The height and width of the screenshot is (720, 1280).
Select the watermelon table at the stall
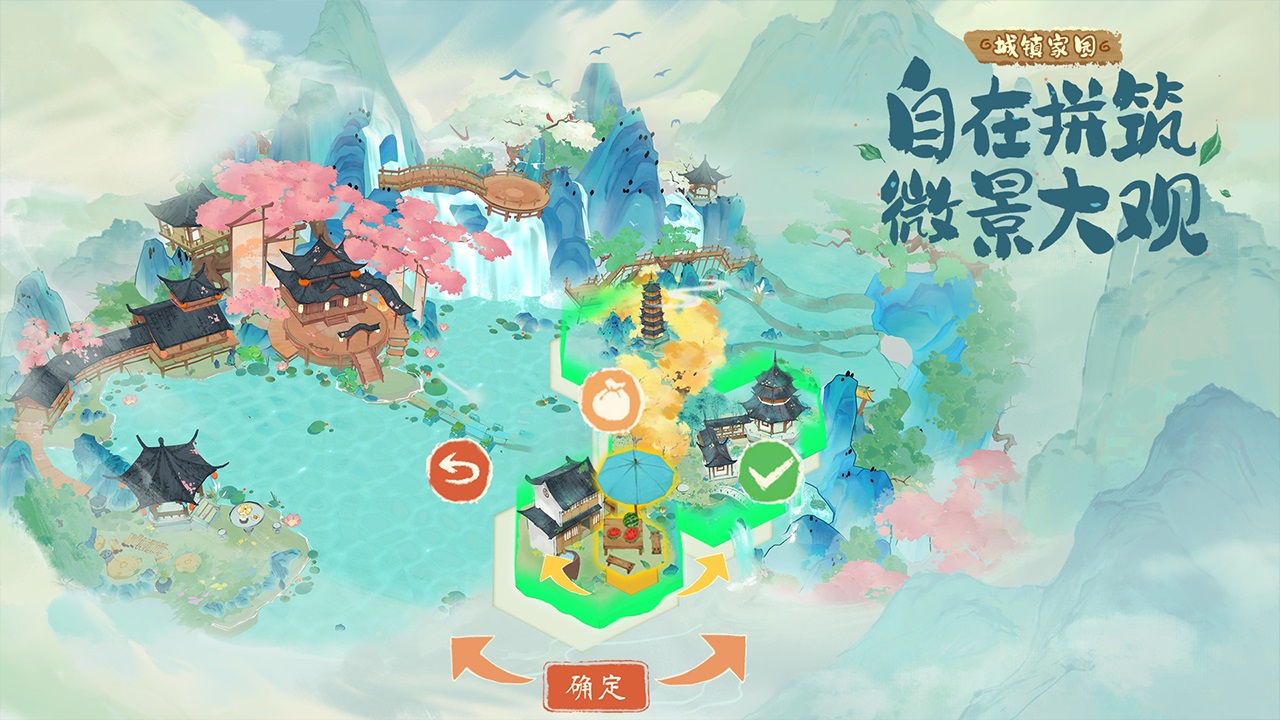622,530
